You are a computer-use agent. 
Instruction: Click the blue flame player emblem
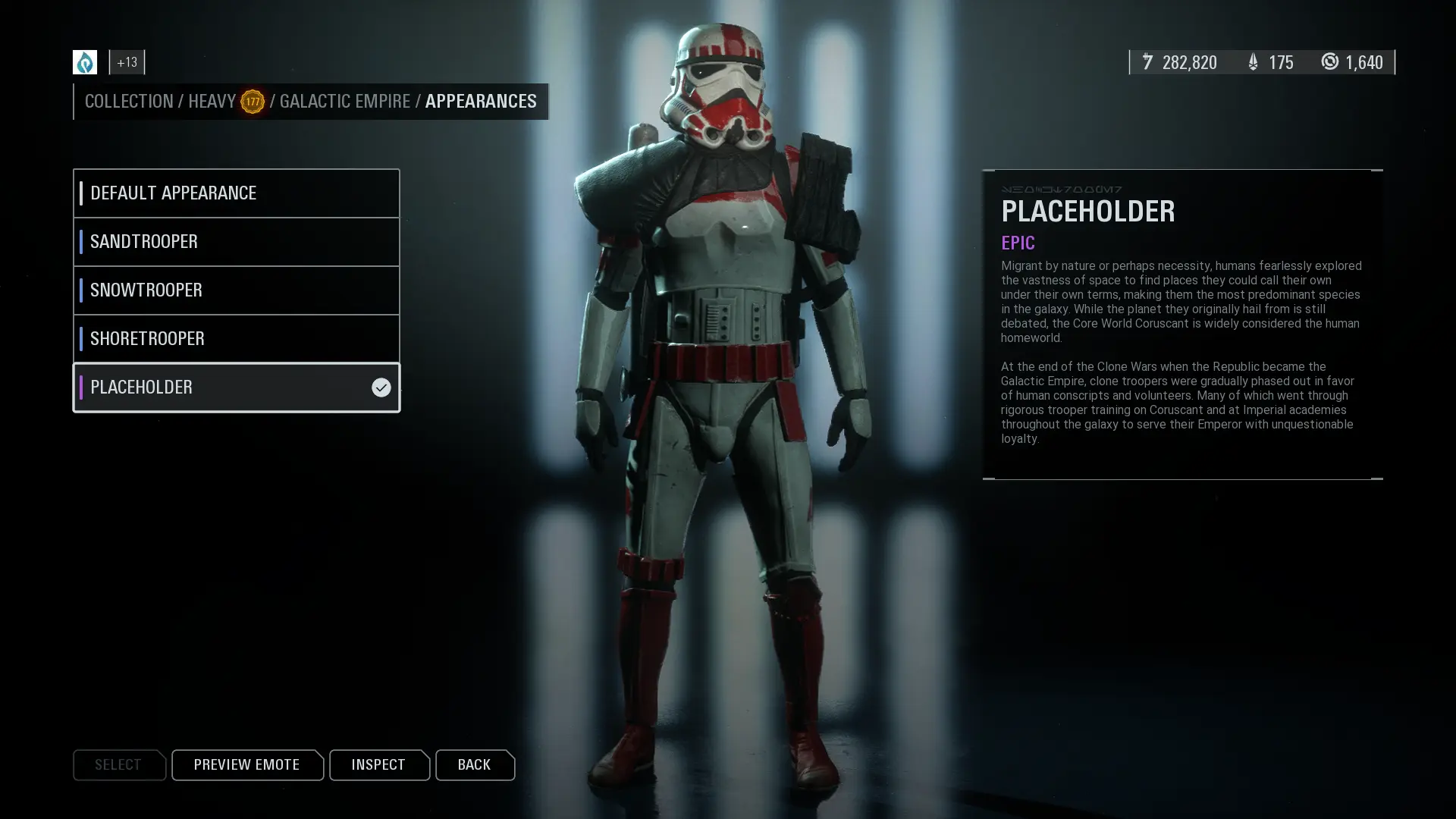85,62
